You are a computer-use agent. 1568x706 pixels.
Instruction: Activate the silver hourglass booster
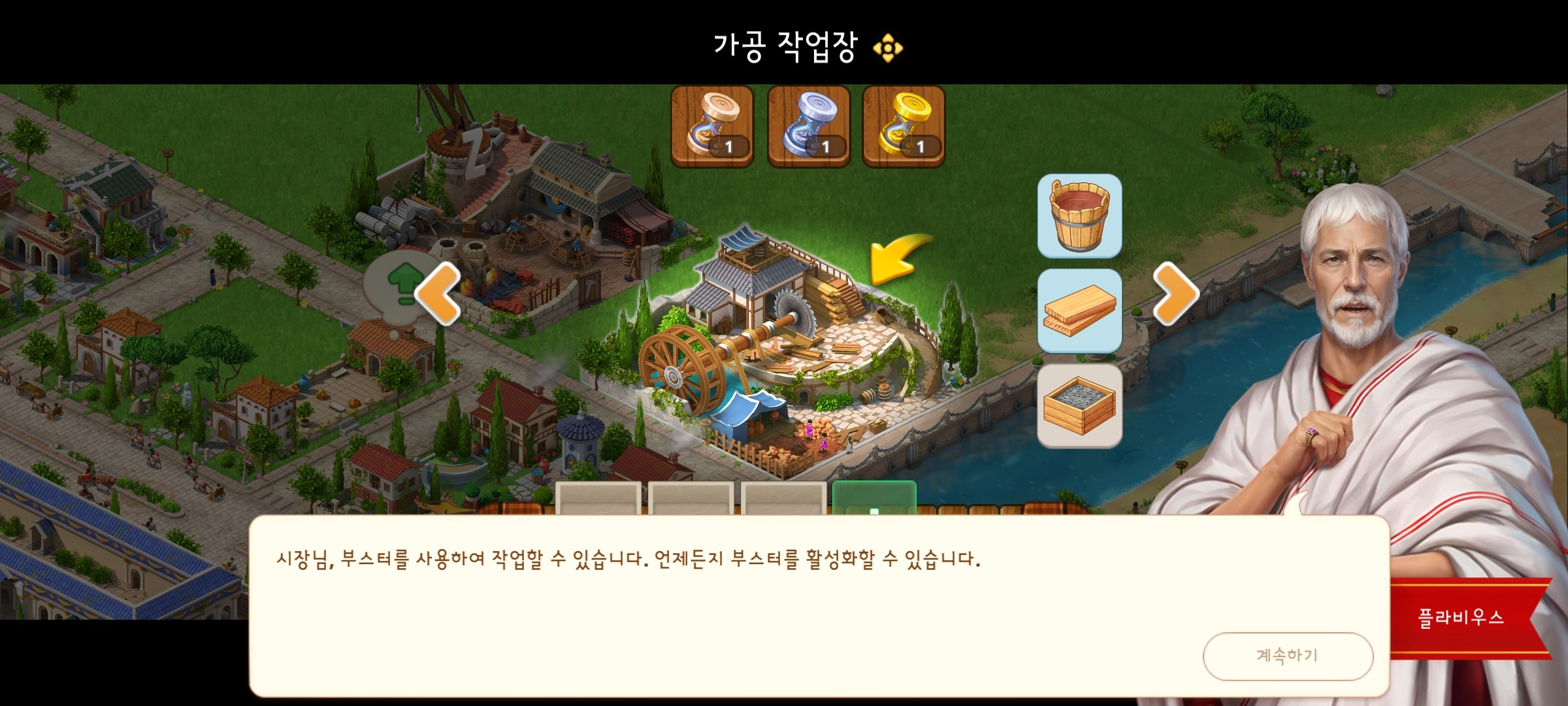coord(810,126)
